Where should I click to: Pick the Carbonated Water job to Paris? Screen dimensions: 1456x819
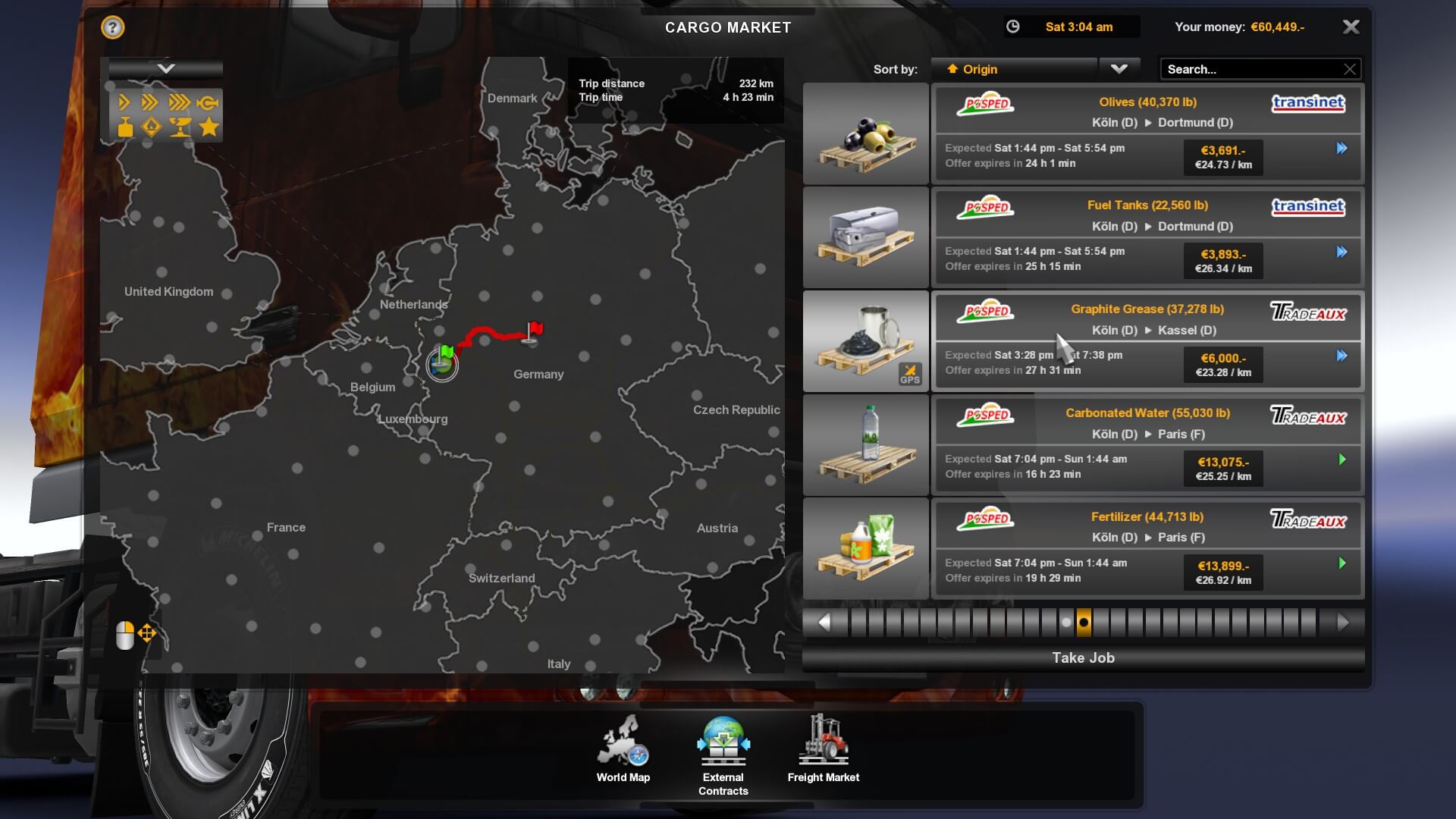[x=1147, y=444]
